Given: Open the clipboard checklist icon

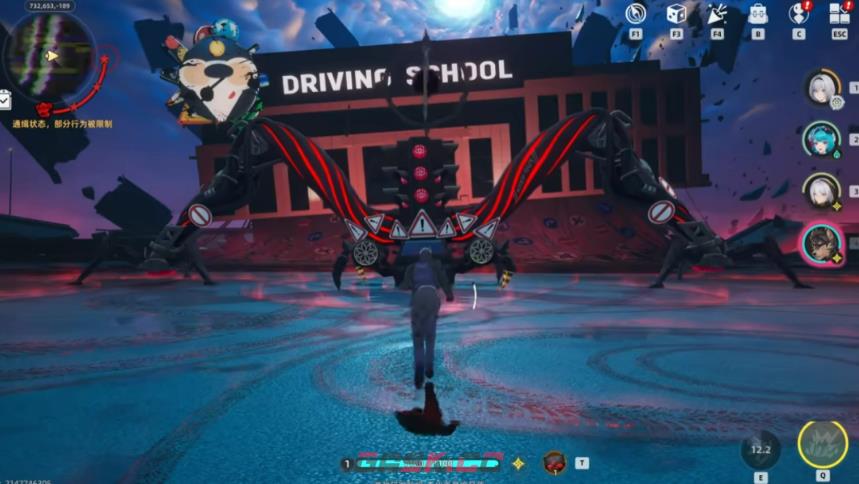Looking at the screenshot, I should tap(5, 99).
